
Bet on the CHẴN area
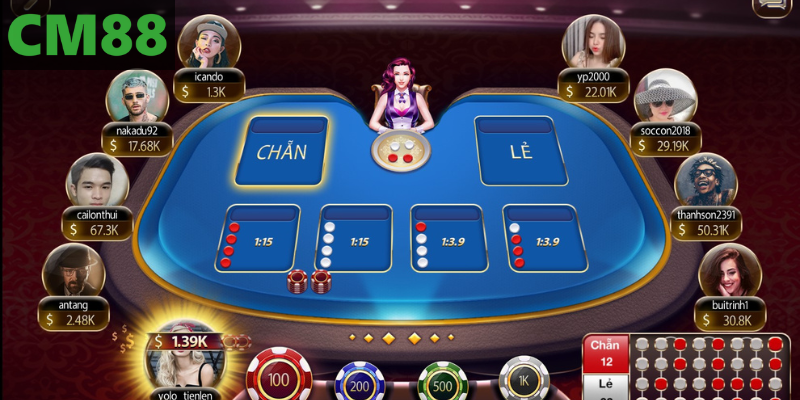(x=281, y=152)
